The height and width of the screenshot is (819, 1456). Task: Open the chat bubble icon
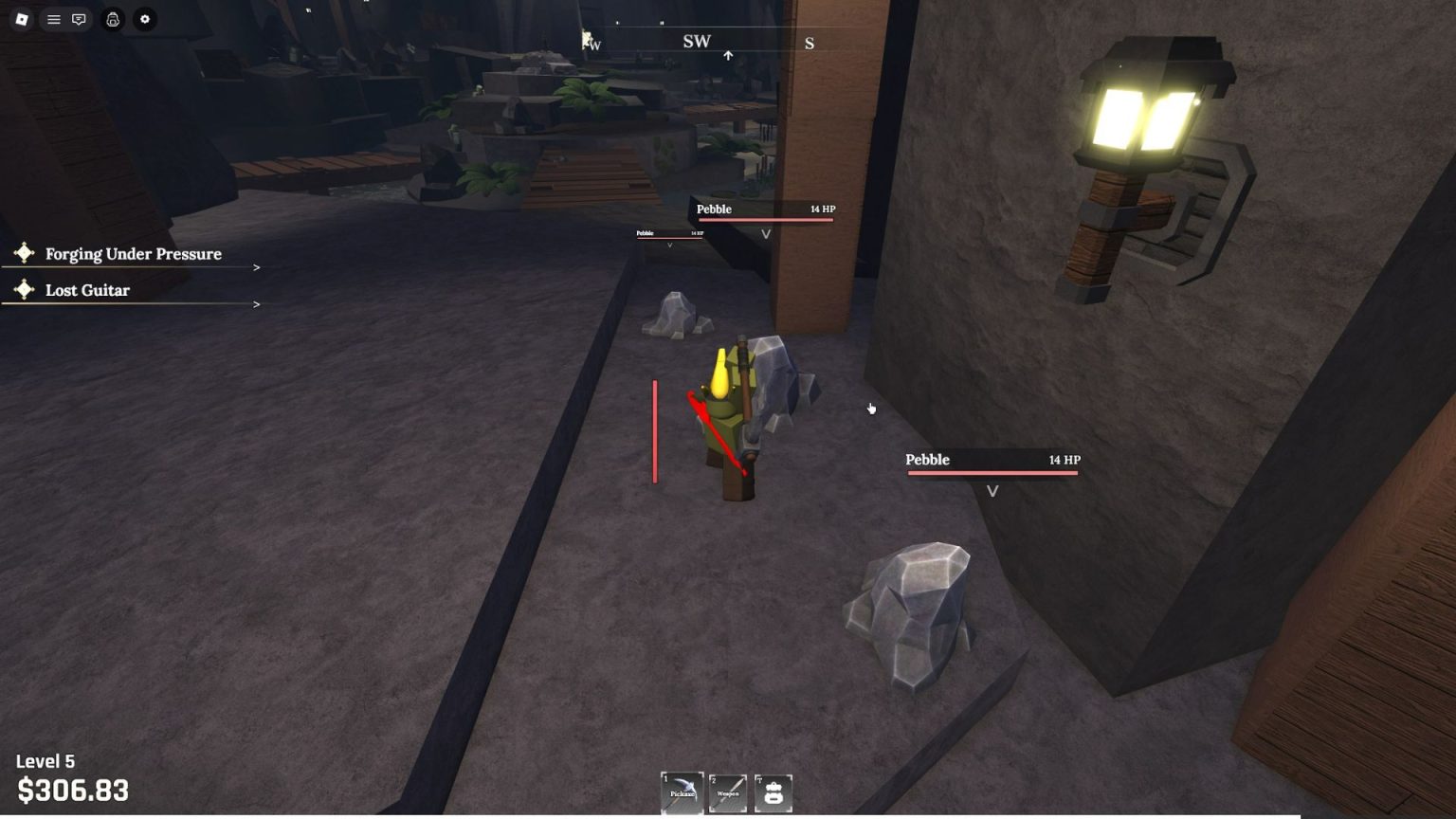79,19
